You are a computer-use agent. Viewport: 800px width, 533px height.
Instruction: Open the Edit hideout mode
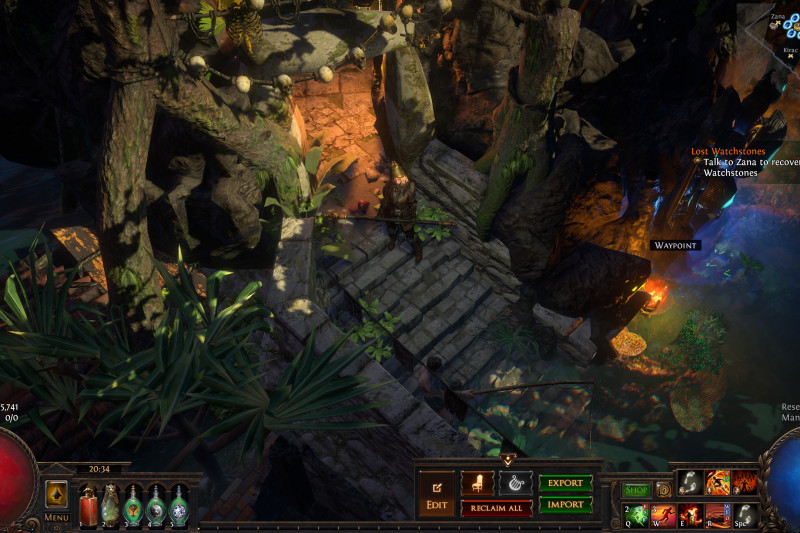[x=436, y=495]
